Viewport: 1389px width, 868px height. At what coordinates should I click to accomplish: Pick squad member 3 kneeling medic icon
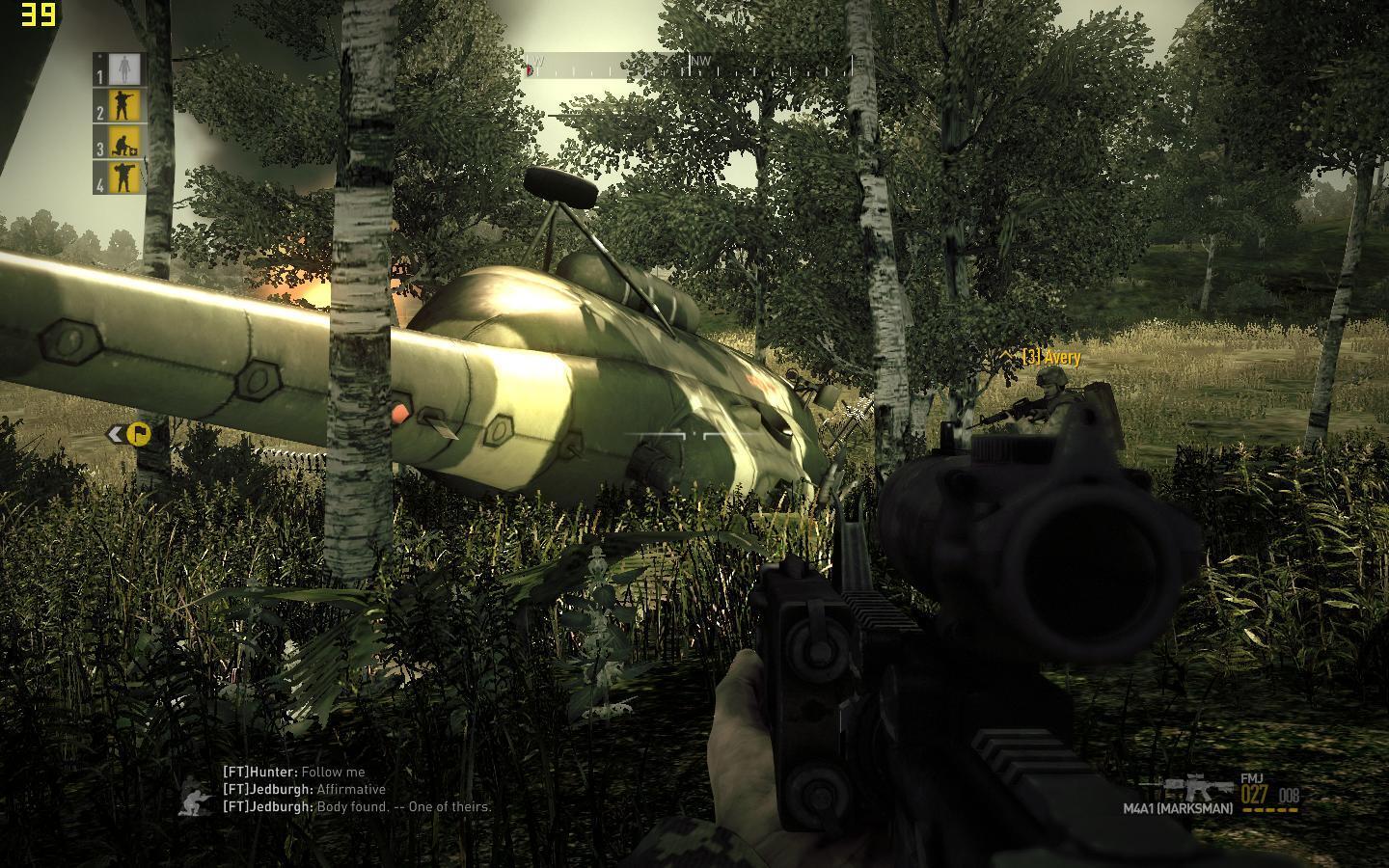[123, 143]
